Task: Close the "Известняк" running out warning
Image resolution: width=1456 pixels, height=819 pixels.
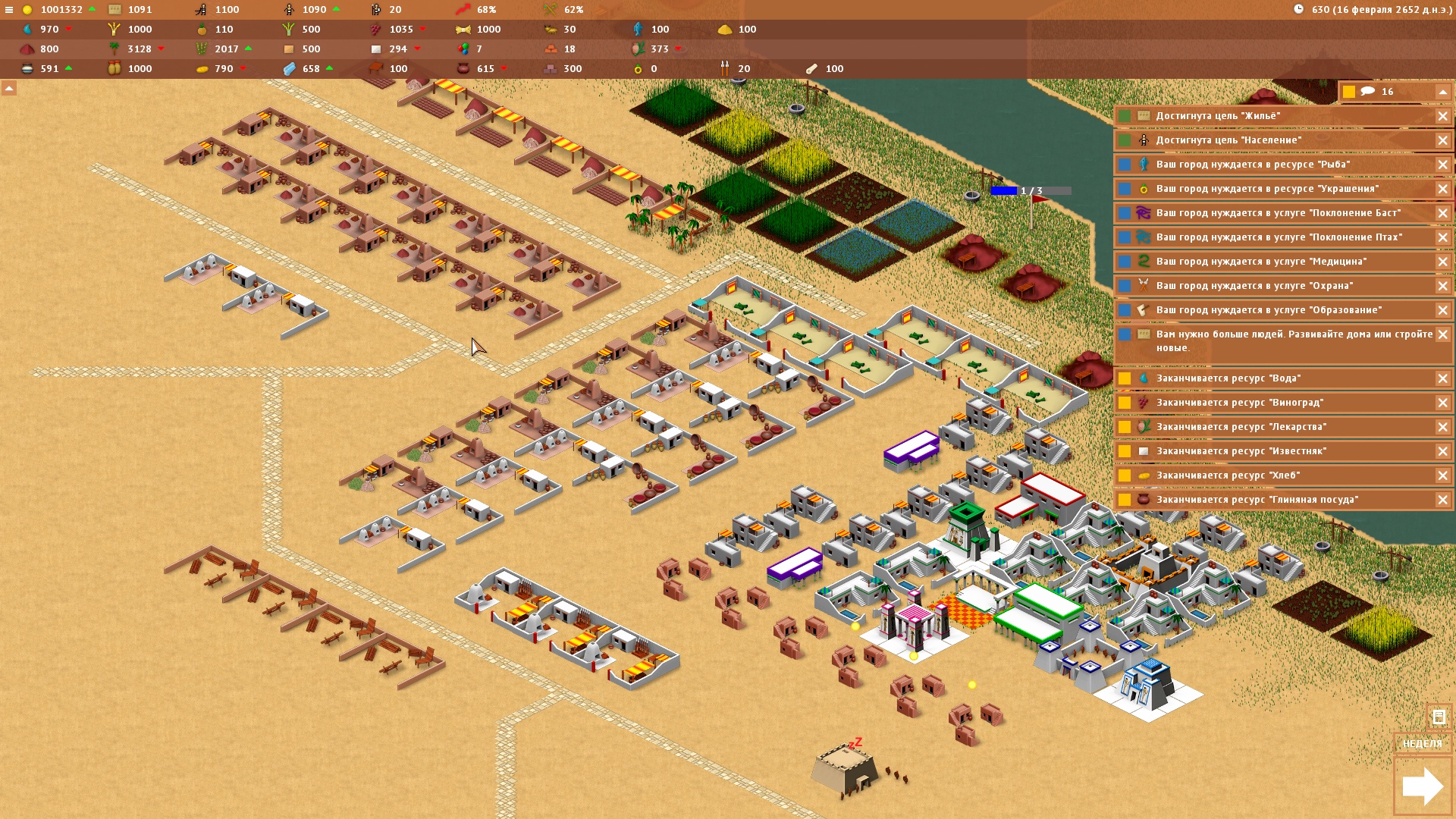Action: click(1442, 451)
